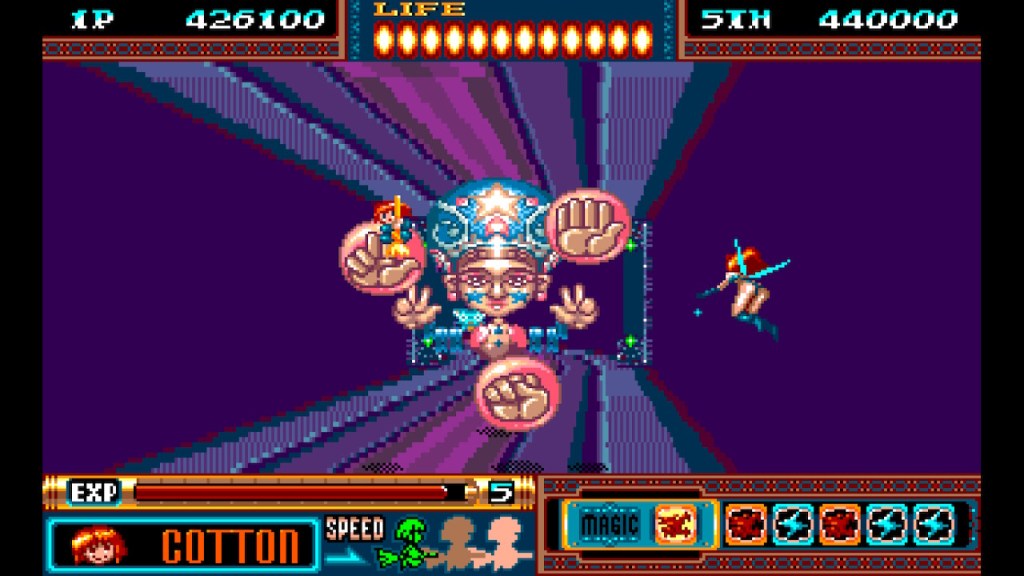Select the green witch speed icon
This screenshot has width=1024, height=576.
[x=411, y=541]
